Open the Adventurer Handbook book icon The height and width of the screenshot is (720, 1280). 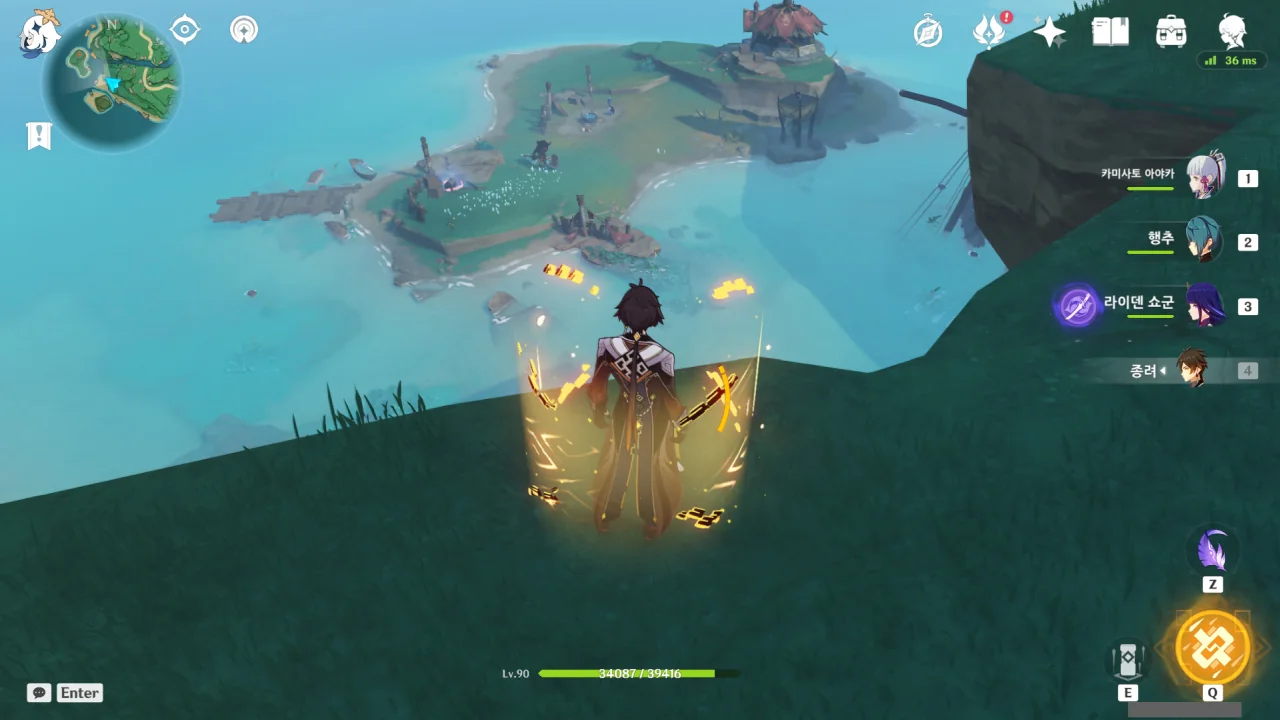coord(1110,32)
